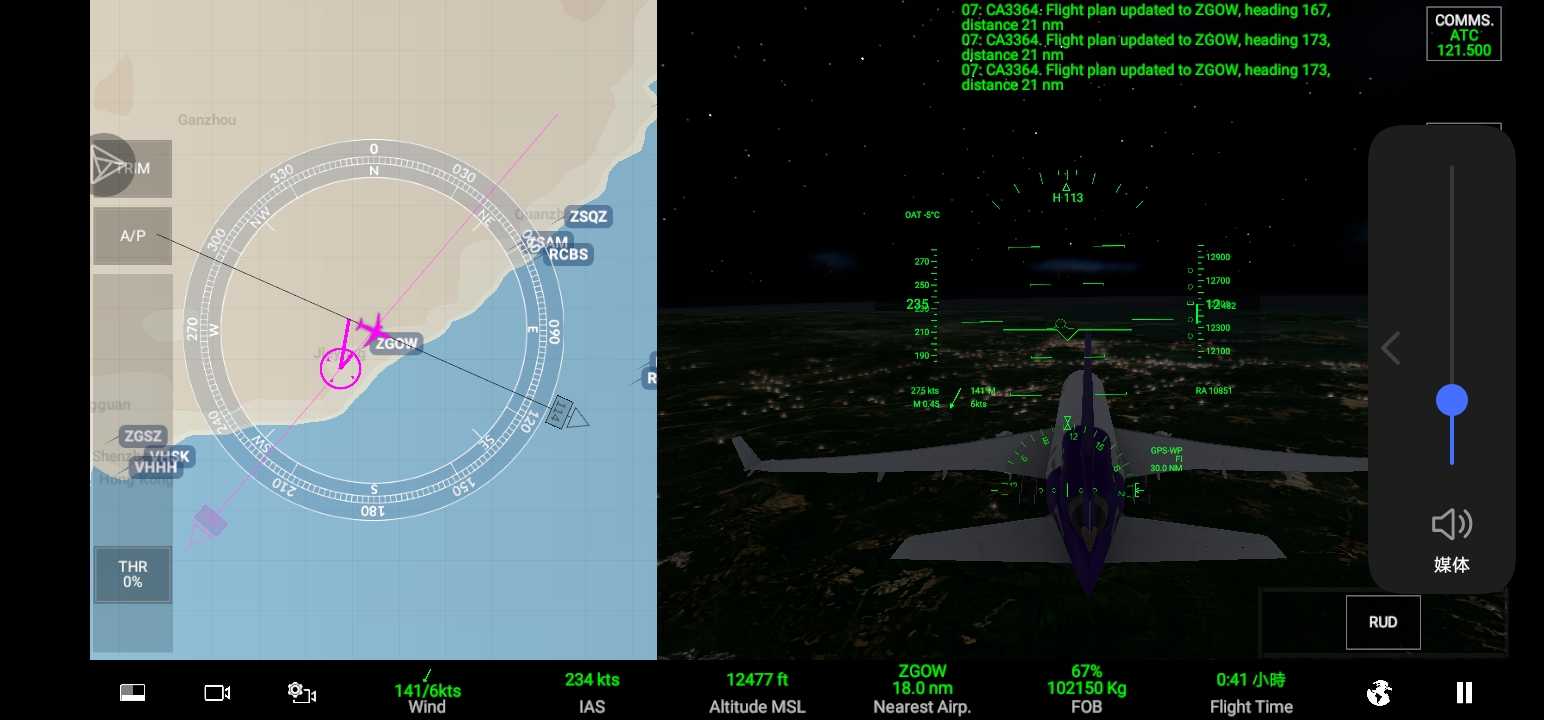The image size is (1544, 720).
Task: Activate the RUD rudder button
Action: (1382, 622)
